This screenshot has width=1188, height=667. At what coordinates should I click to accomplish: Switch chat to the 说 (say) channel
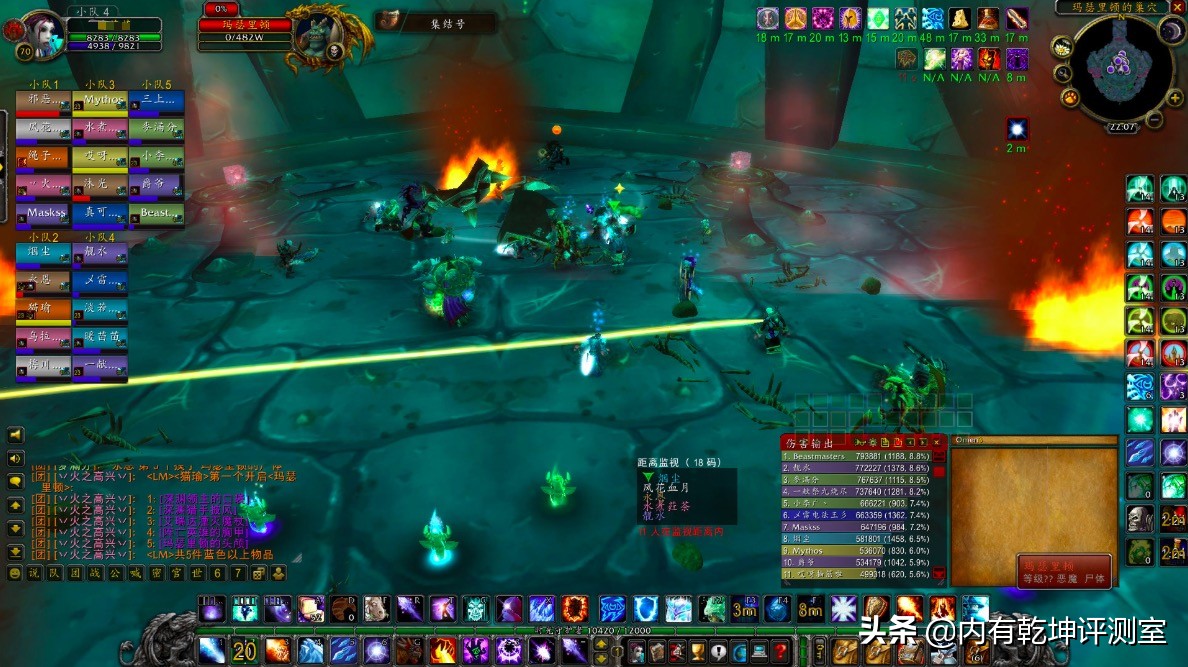tap(35, 573)
